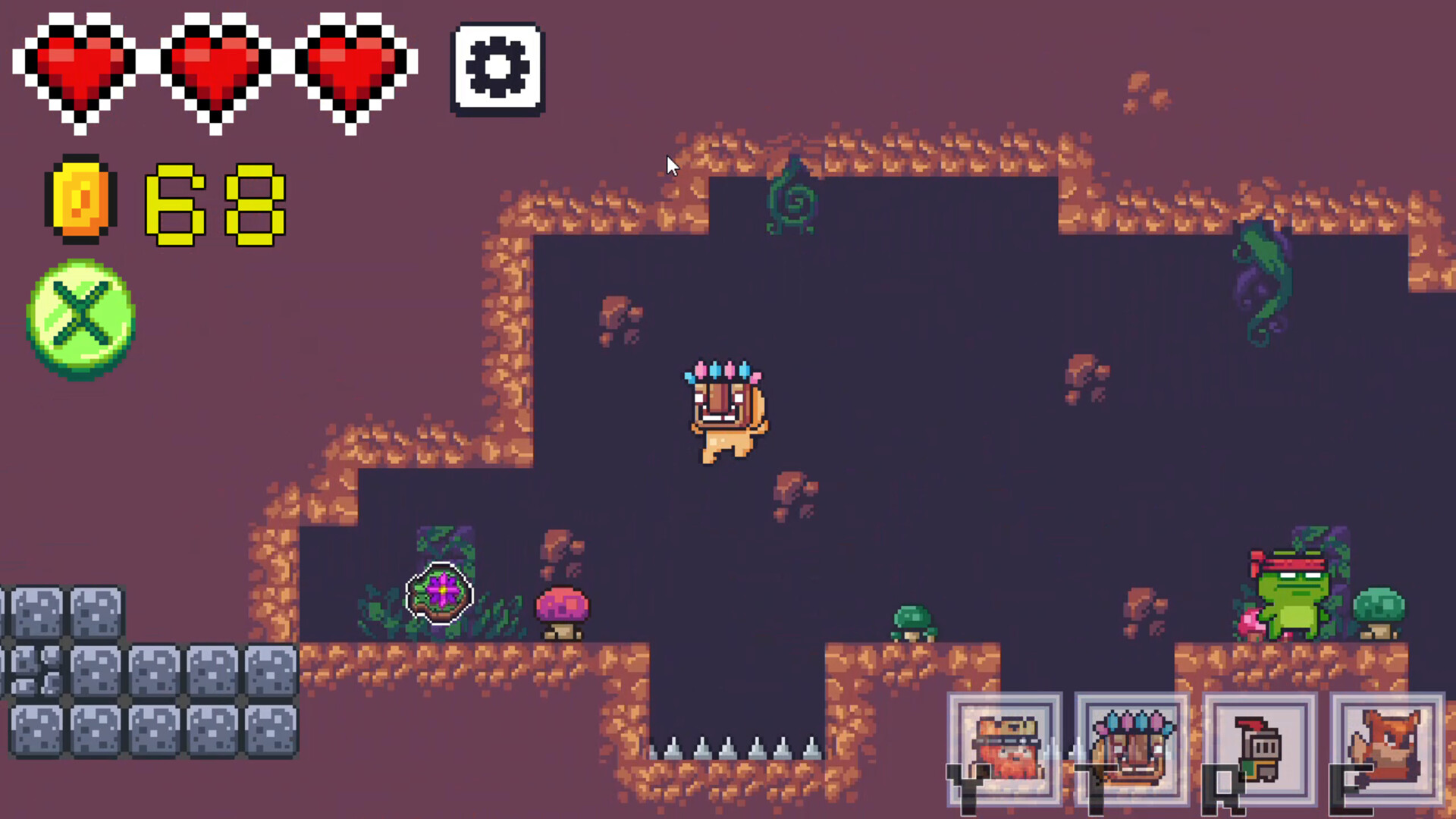The image size is (1456, 819).
Task: Click the gold coin counter icon
Action: [81, 199]
